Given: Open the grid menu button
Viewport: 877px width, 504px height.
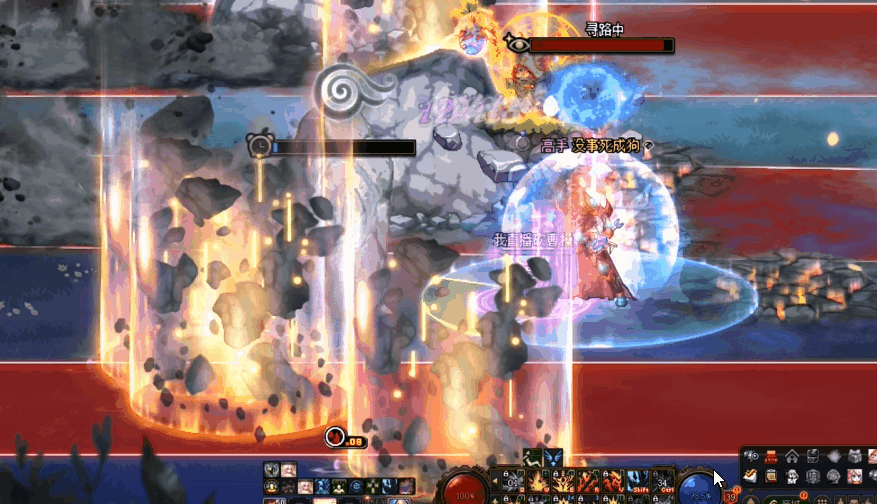Looking at the screenshot, I should (x=821, y=500).
